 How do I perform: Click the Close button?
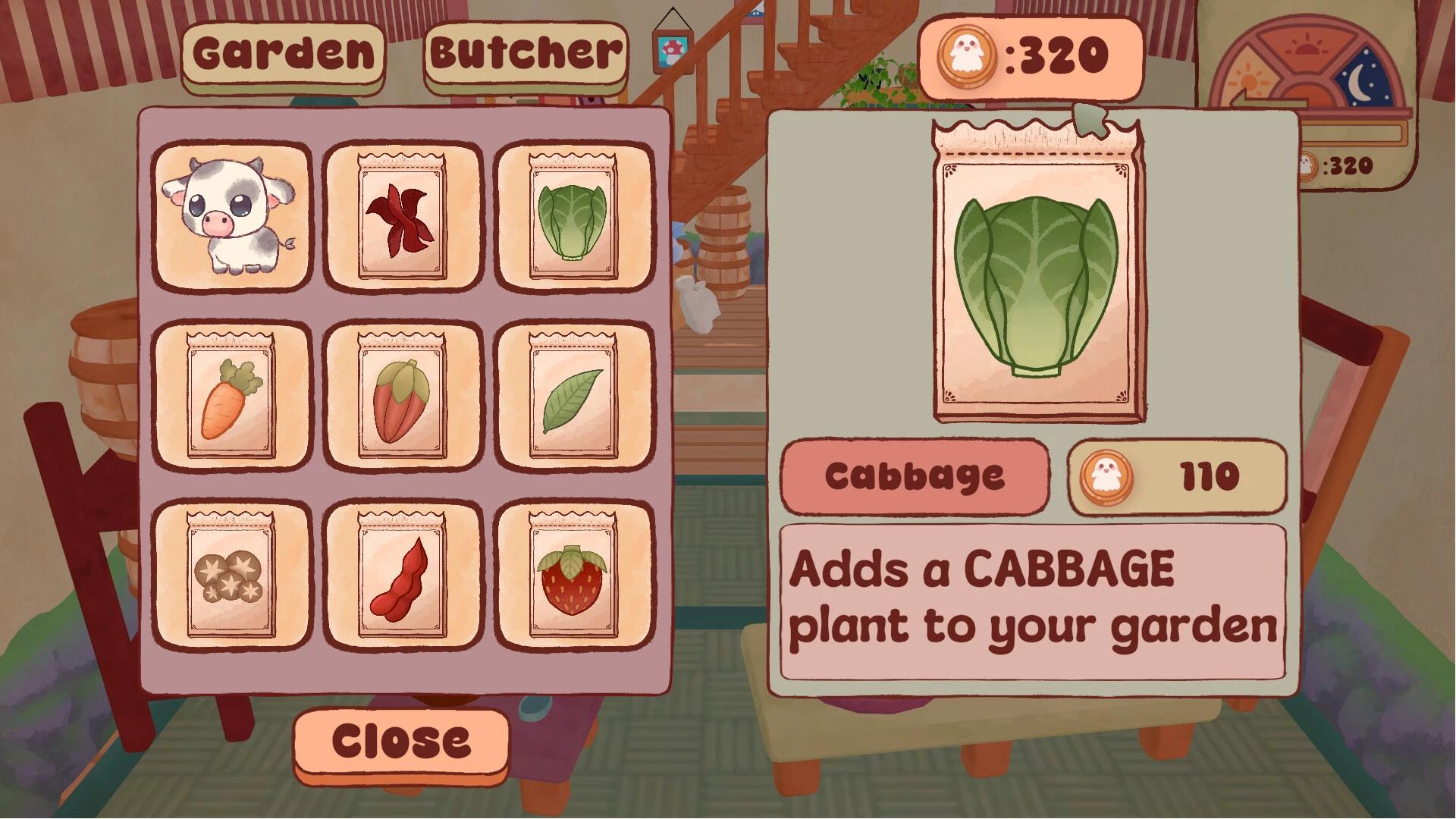[400, 739]
